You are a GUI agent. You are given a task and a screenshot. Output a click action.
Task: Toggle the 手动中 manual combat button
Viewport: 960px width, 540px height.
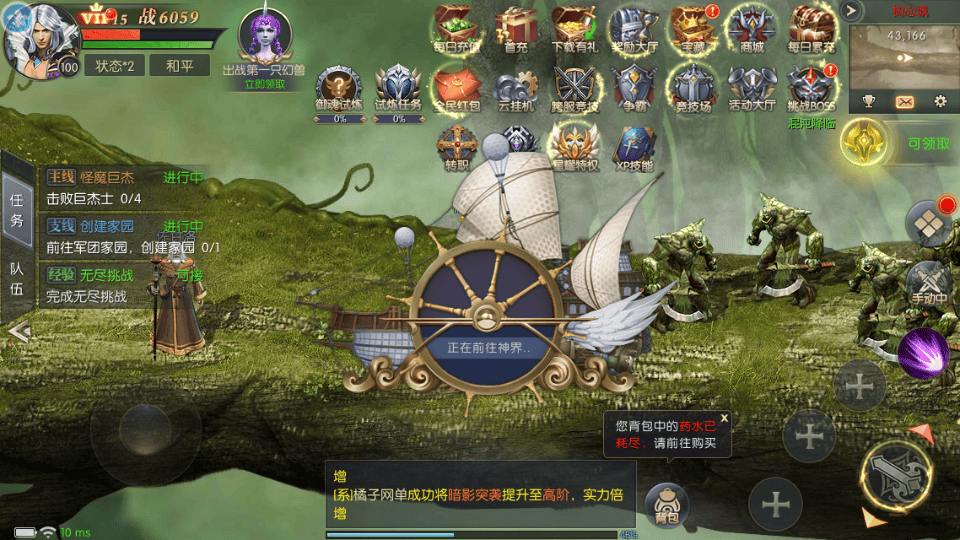coord(928,283)
